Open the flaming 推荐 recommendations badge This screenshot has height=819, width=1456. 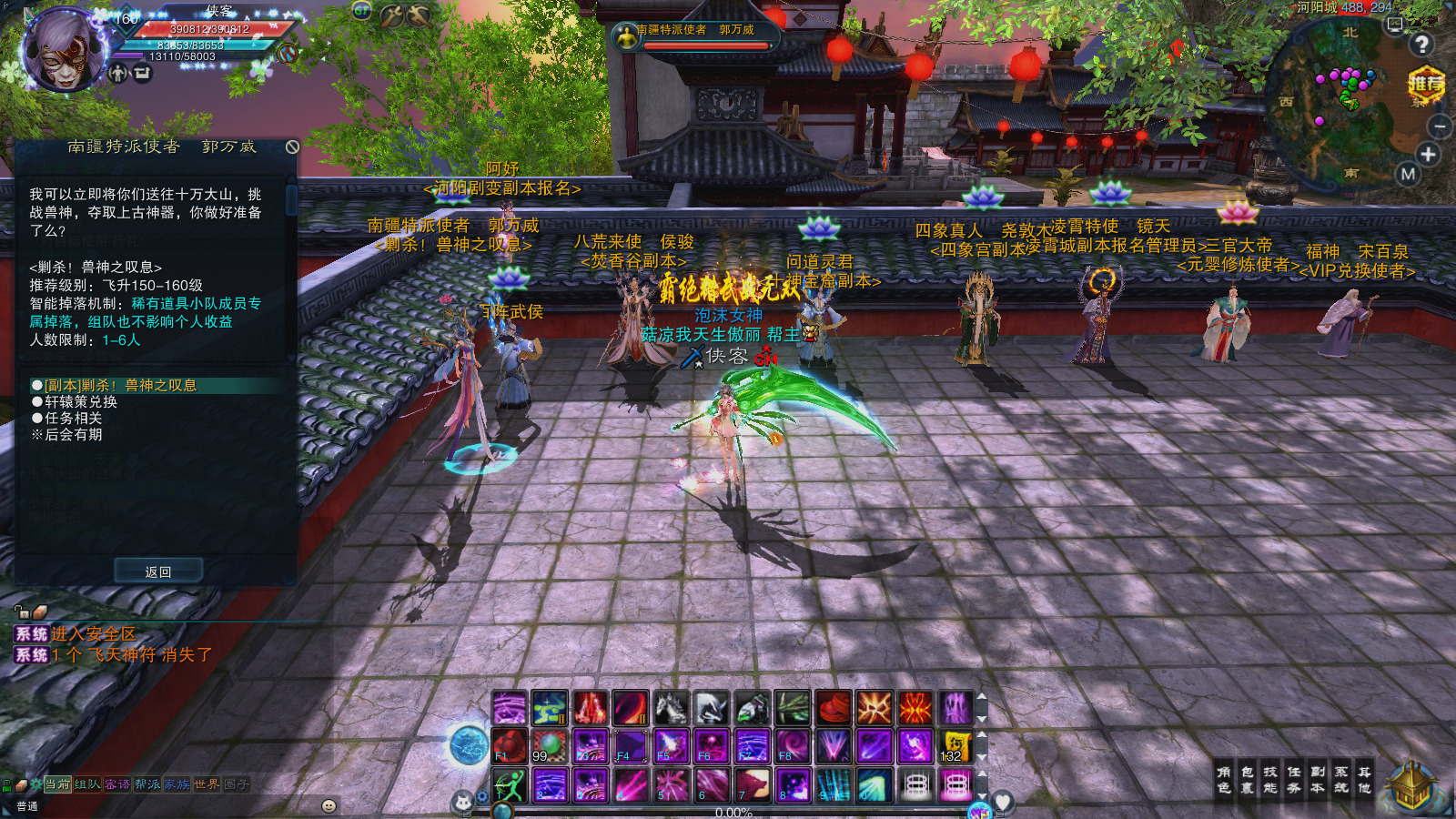click(1426, 86)
